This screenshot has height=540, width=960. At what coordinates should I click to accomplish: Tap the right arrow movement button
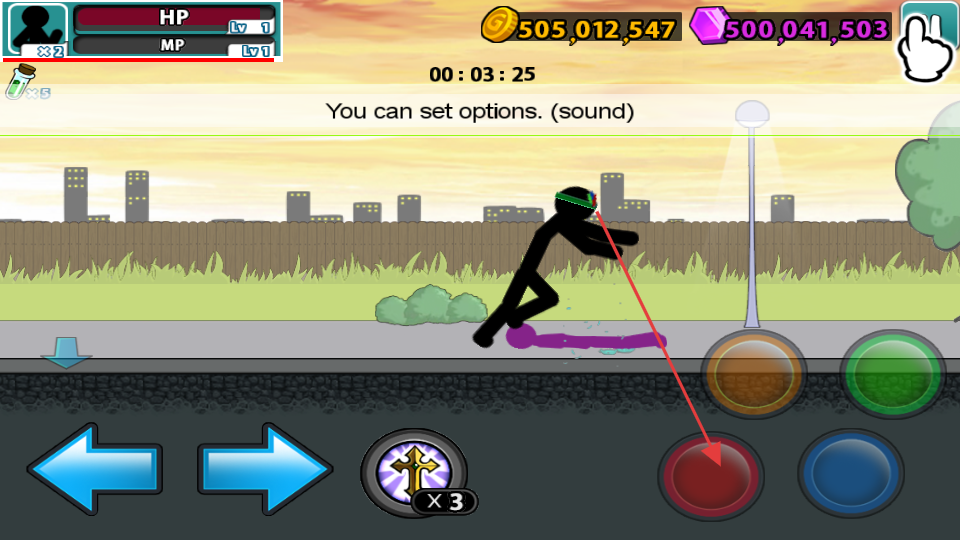pos(265,469)
